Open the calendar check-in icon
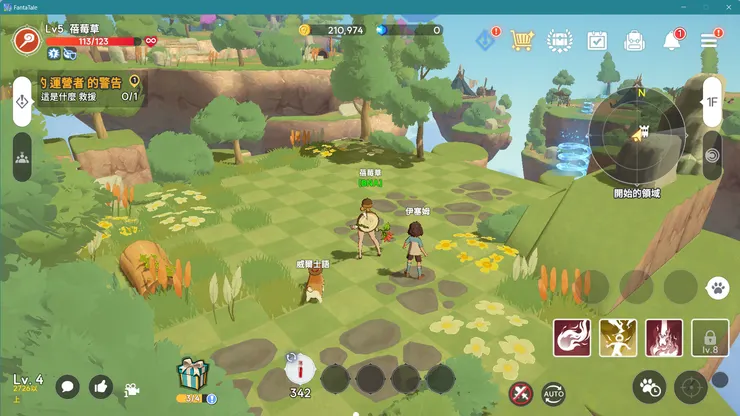Viewport: 740px width, 416px height. tap(597, 41)
